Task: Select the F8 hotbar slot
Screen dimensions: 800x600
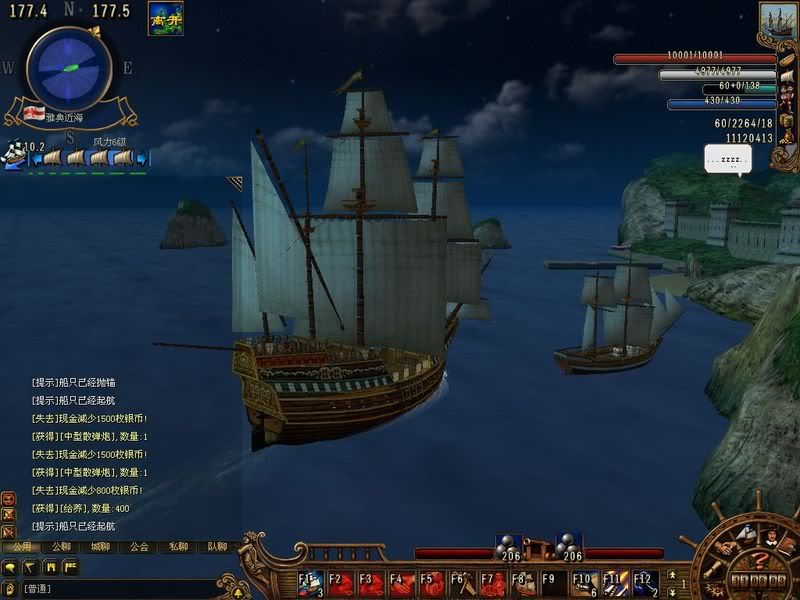Action: 523,583
